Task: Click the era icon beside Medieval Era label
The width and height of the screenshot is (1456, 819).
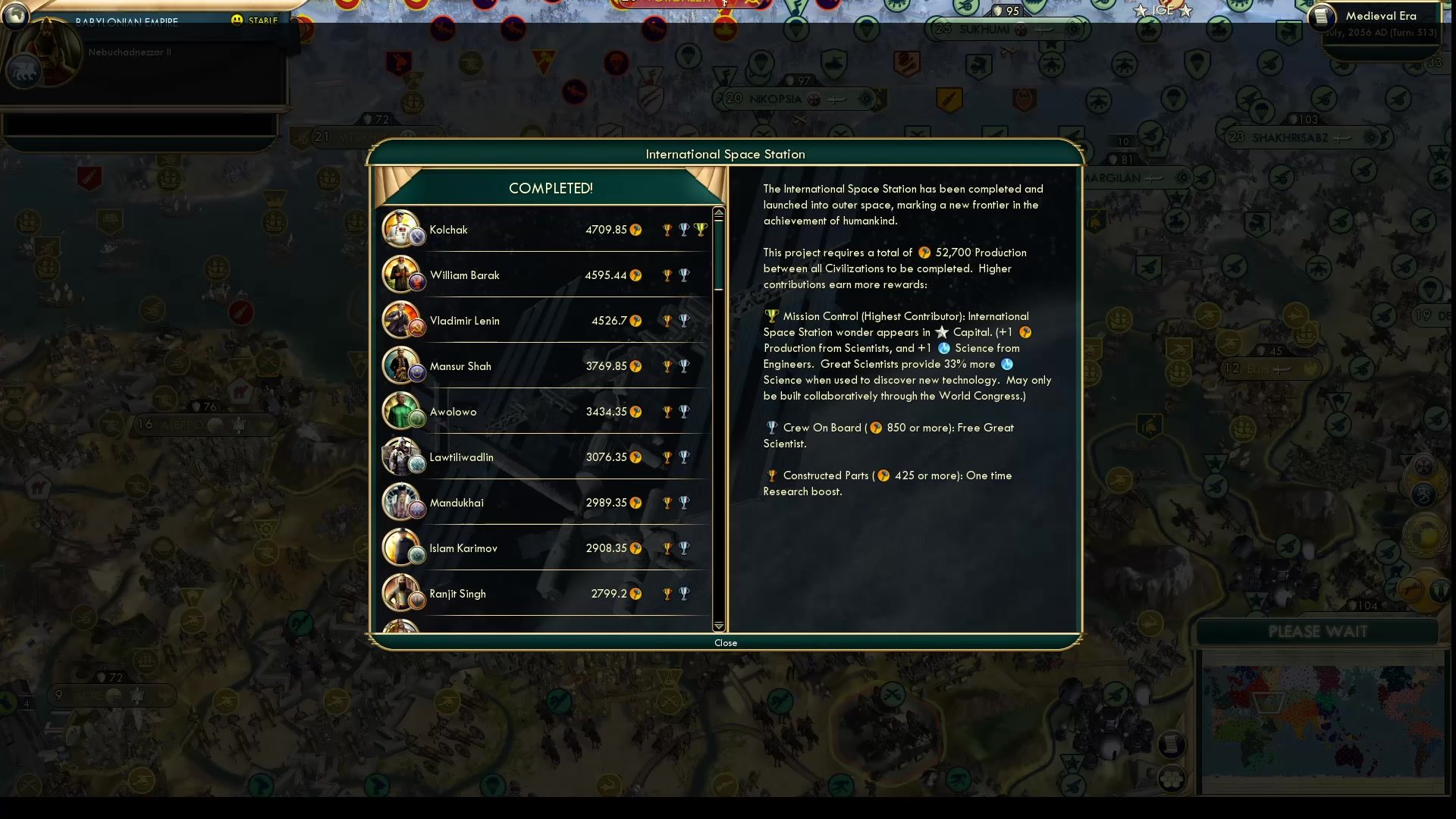Action: click(1320, 17)
